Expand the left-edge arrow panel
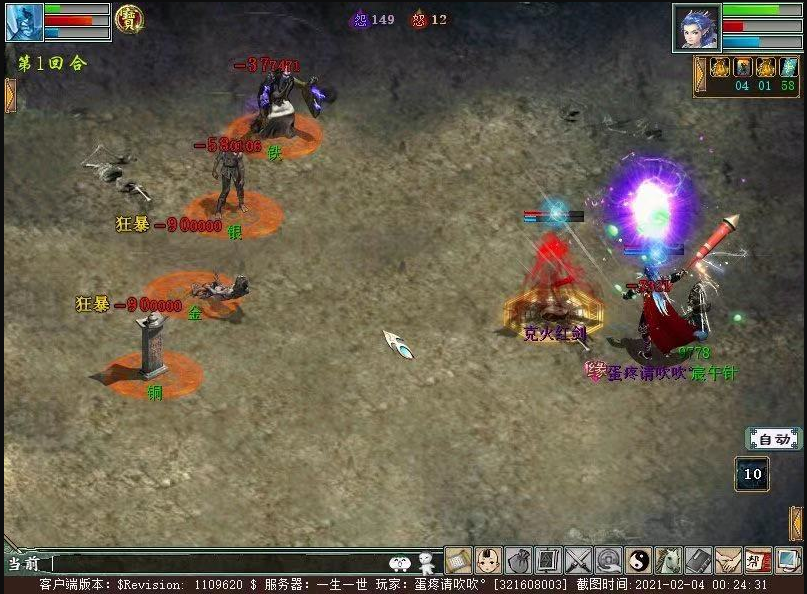Image resolution: width=807 pixels, height=594 pixels. pyautogui.click(x=10, y=95)
